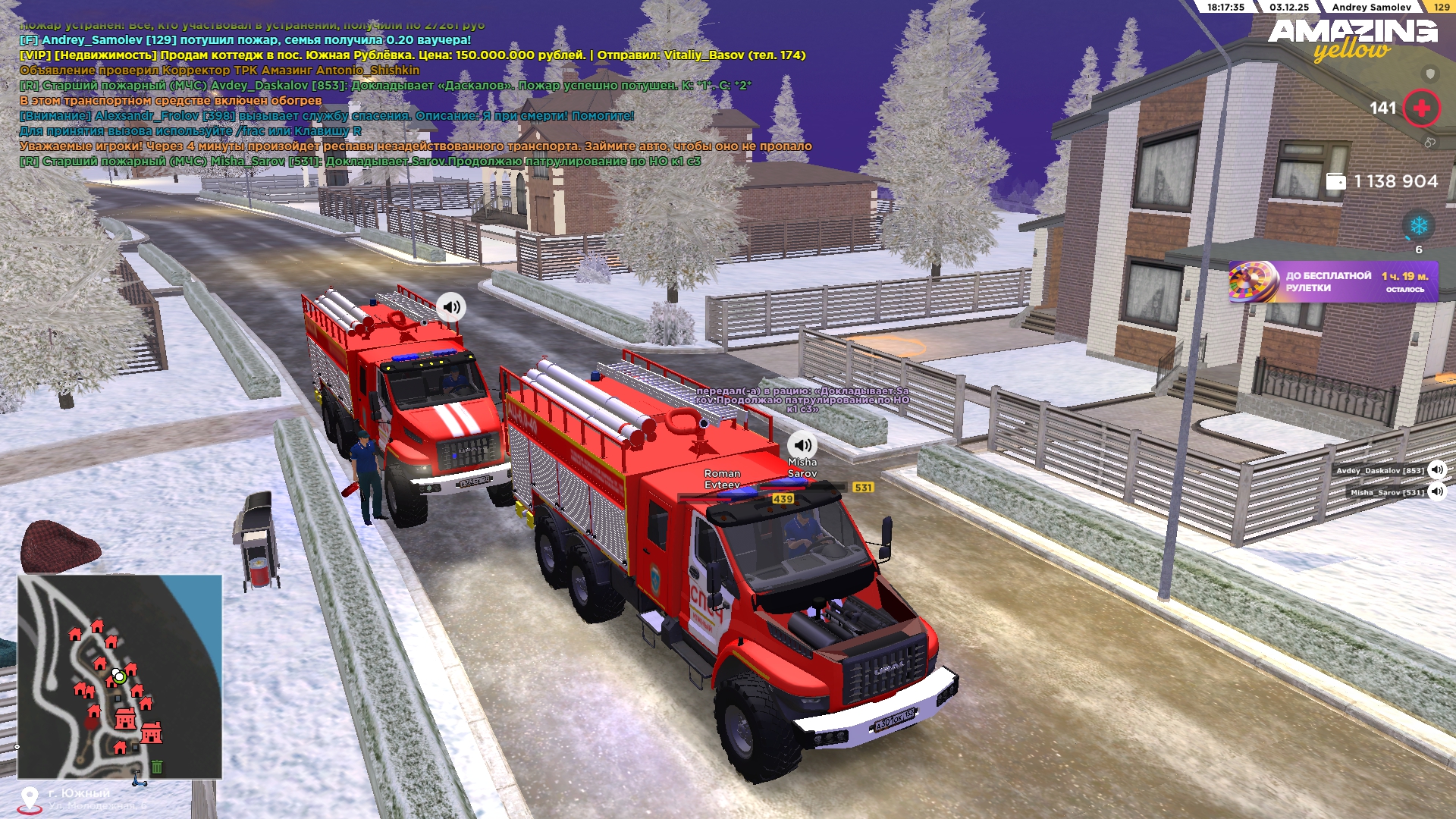1456x819 pixels.
Task: Click the blue snowflake temperature icon
Action: pyautogui.click(x=1418, y=226)
